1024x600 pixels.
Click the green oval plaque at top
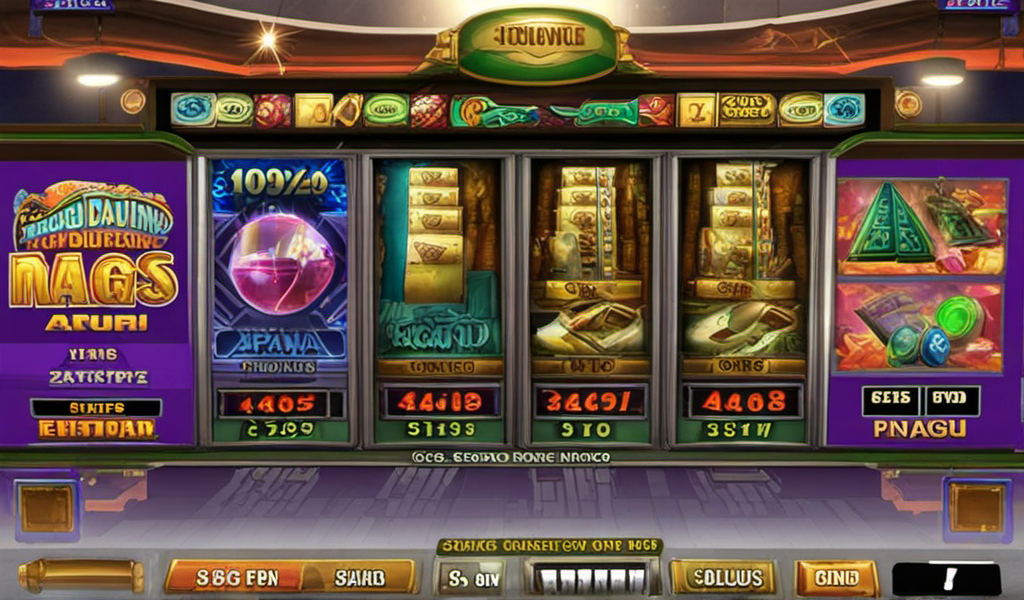[537, 42]
